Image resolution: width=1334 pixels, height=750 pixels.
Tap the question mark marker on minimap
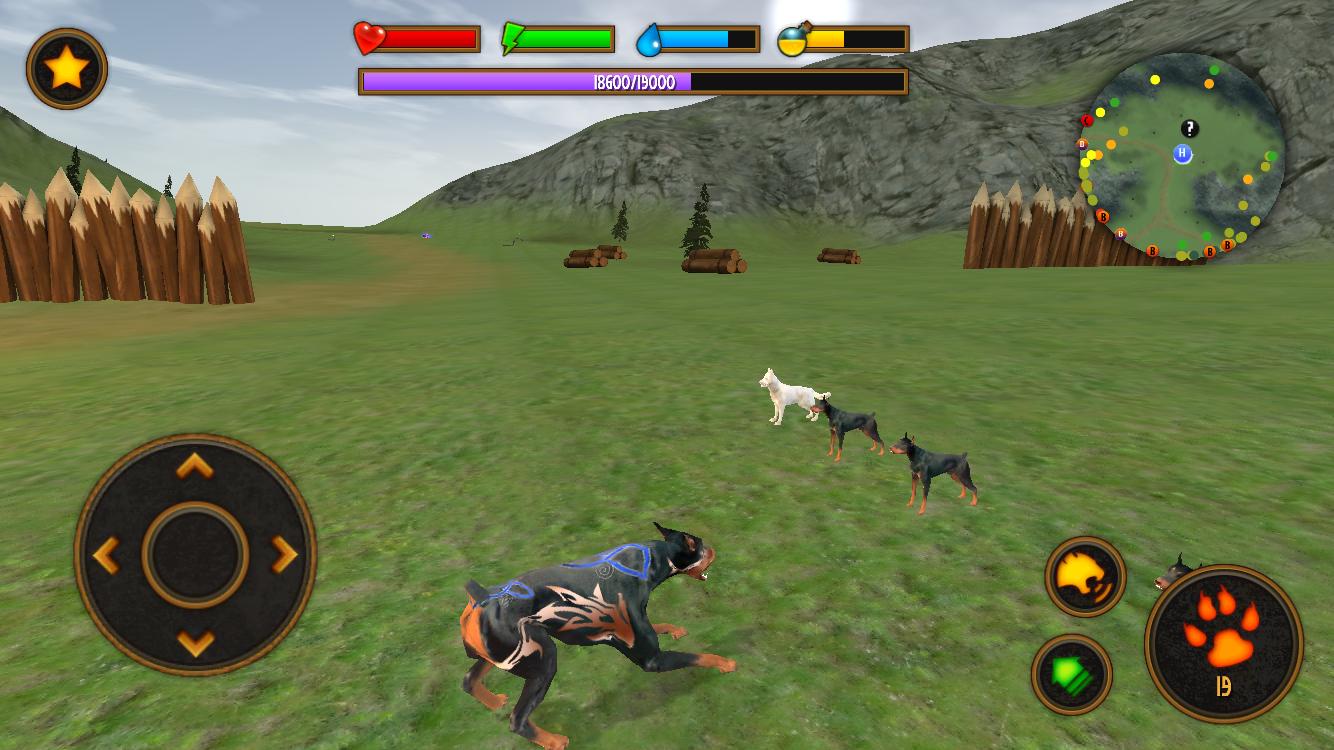[1189, 129]
